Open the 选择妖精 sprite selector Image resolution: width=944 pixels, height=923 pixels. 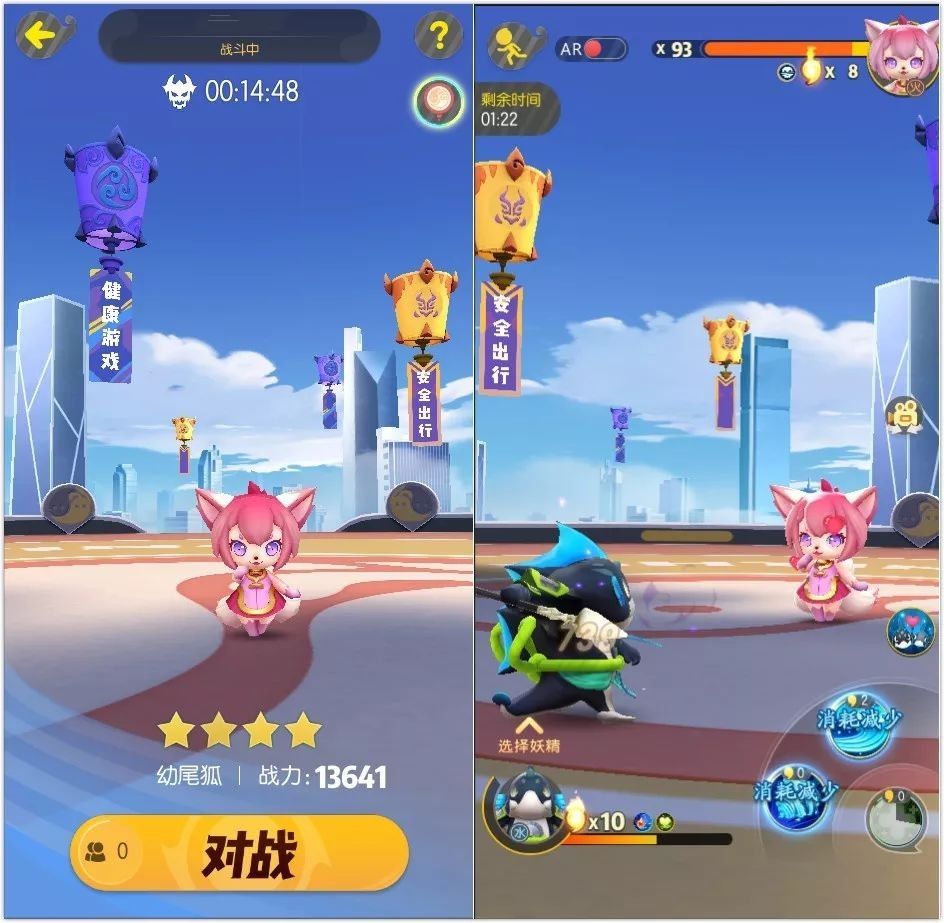click(x=529, y=735)
